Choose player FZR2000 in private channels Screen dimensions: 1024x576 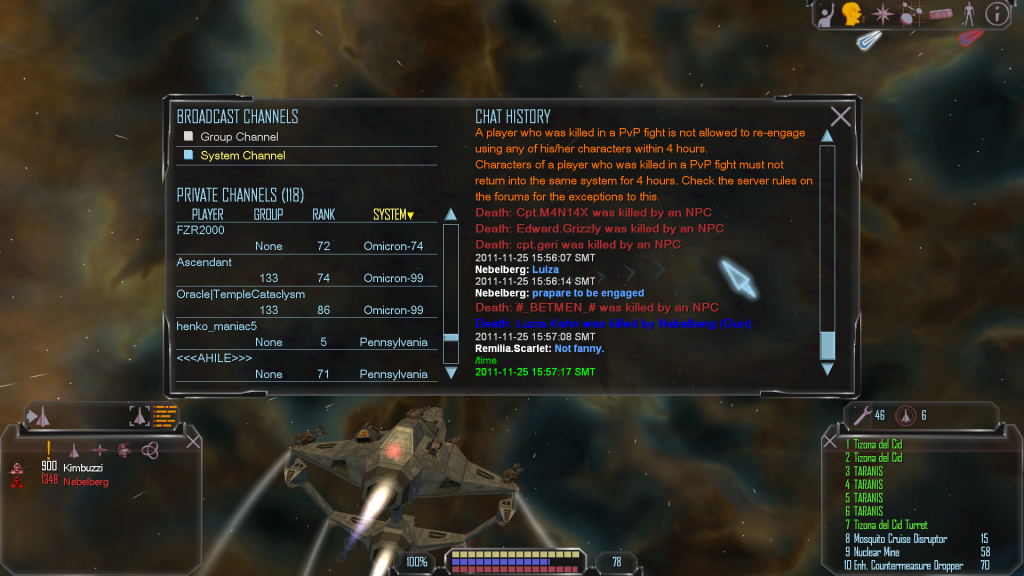(x=201, y=231)
